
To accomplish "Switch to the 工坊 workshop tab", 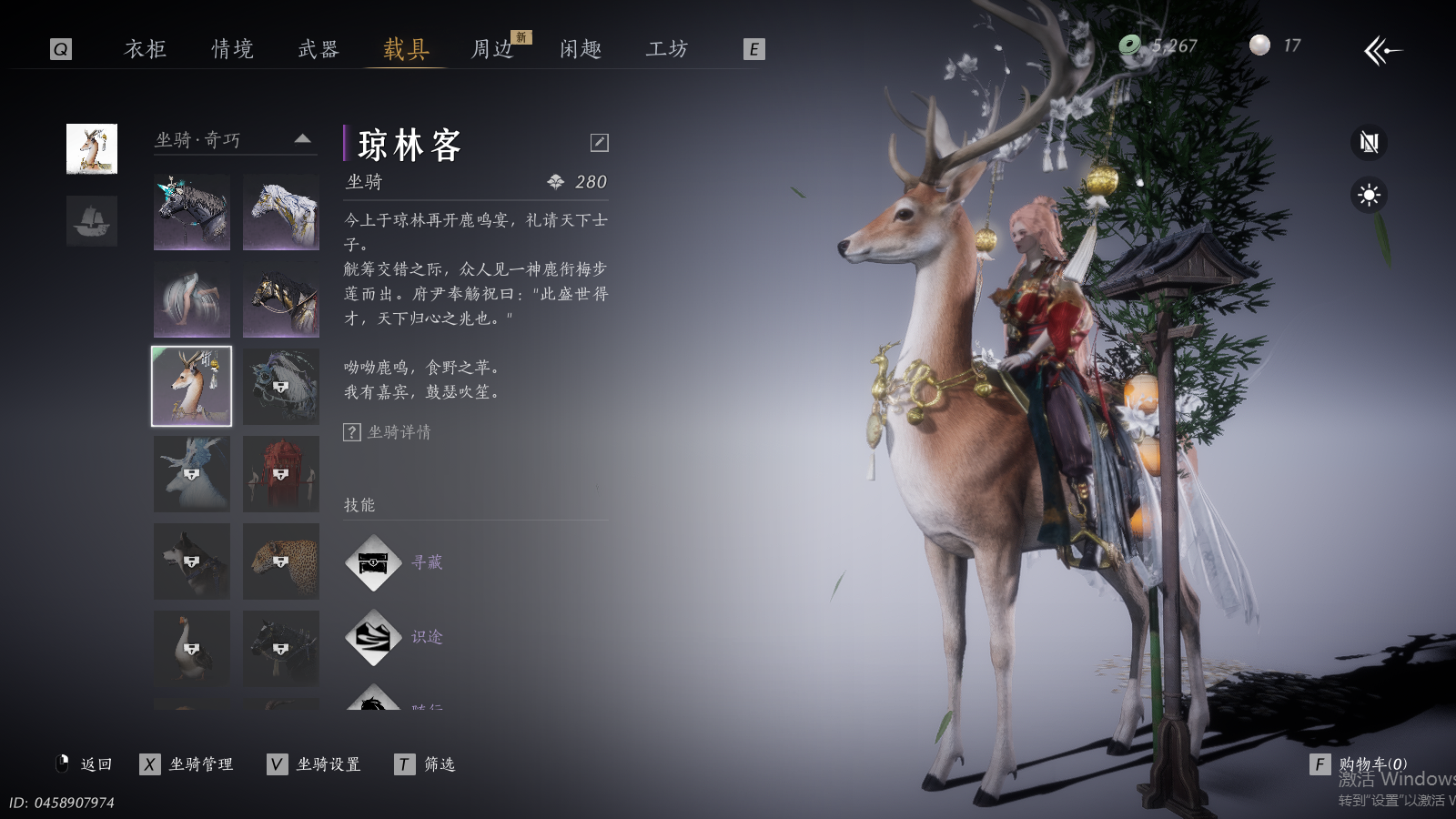I will (667, 49).
